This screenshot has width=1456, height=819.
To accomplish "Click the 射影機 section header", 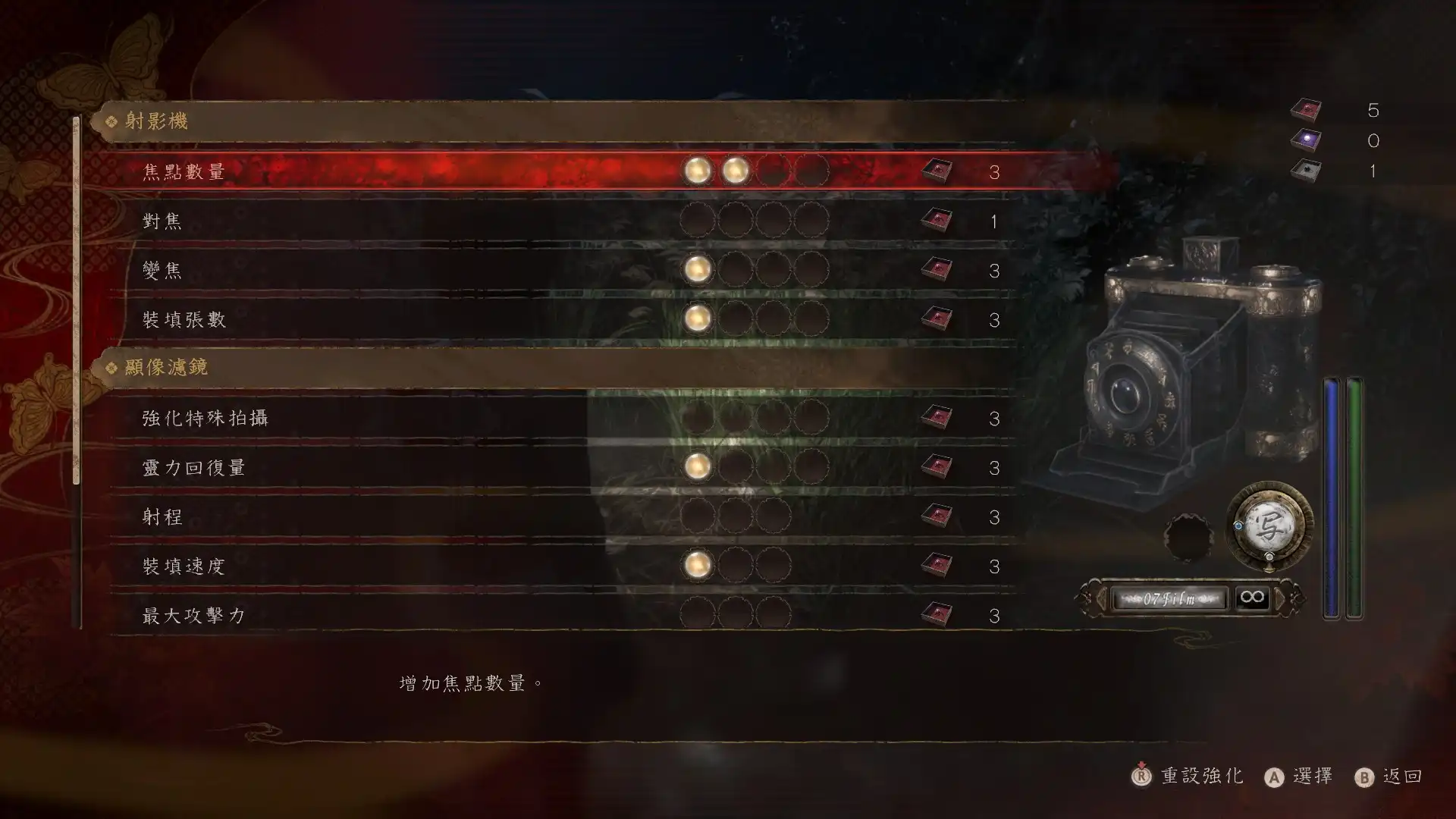I will [x=156, y=121].
